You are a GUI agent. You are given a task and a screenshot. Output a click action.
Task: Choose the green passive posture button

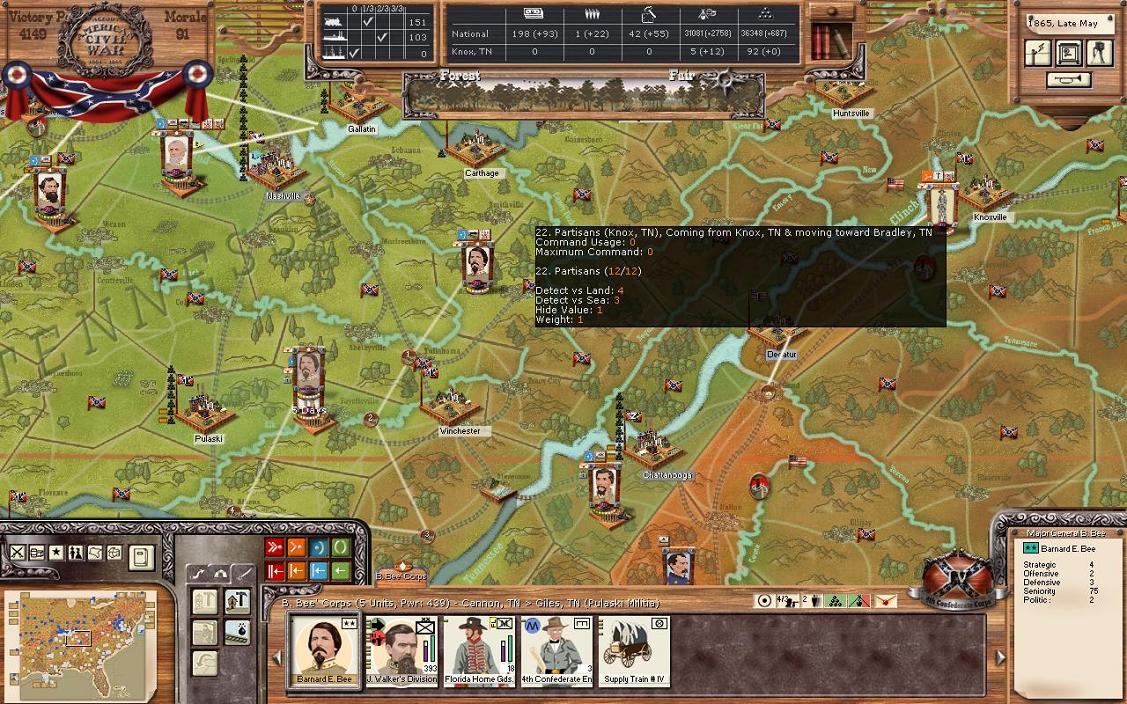(x=341, y=547)
